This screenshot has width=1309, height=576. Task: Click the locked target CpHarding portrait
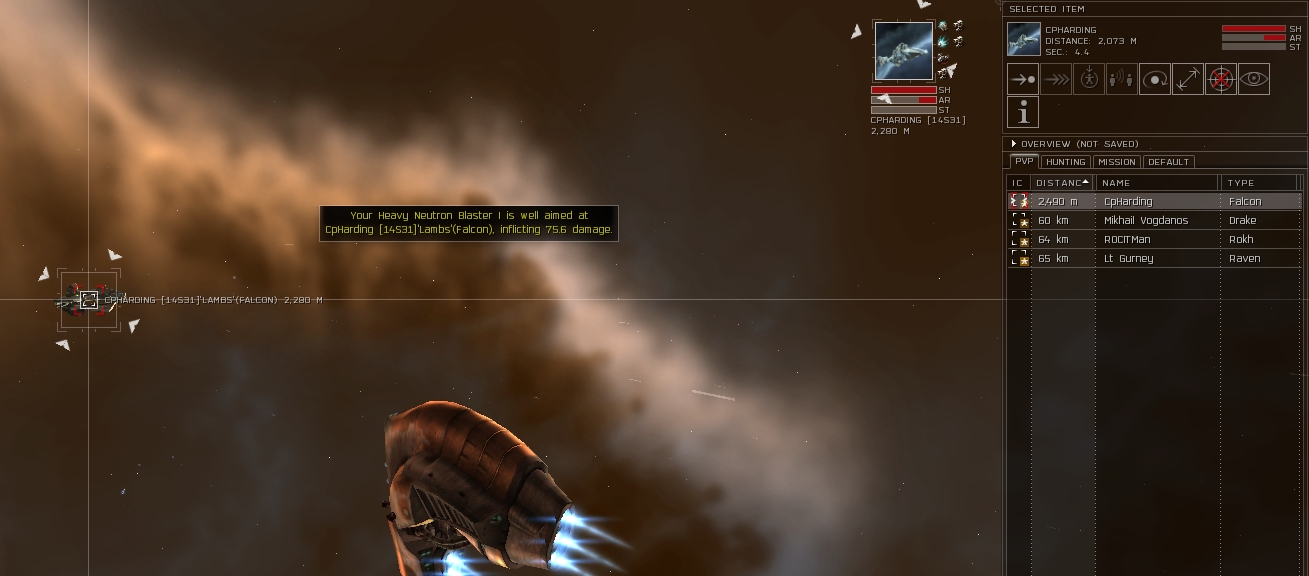[x=904, y=51]
